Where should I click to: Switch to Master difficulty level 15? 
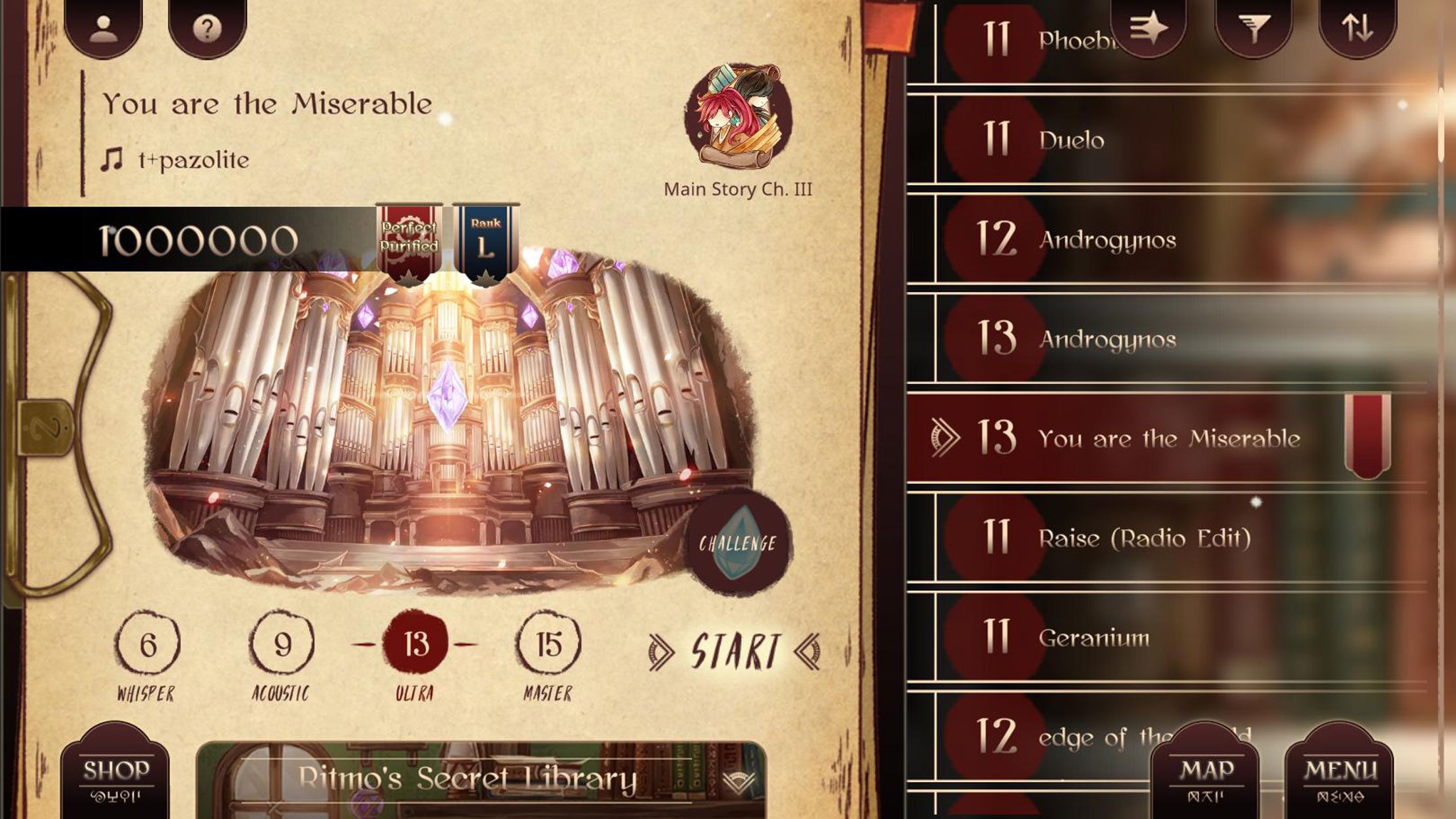pyautogui.click(x=549, y=644)
